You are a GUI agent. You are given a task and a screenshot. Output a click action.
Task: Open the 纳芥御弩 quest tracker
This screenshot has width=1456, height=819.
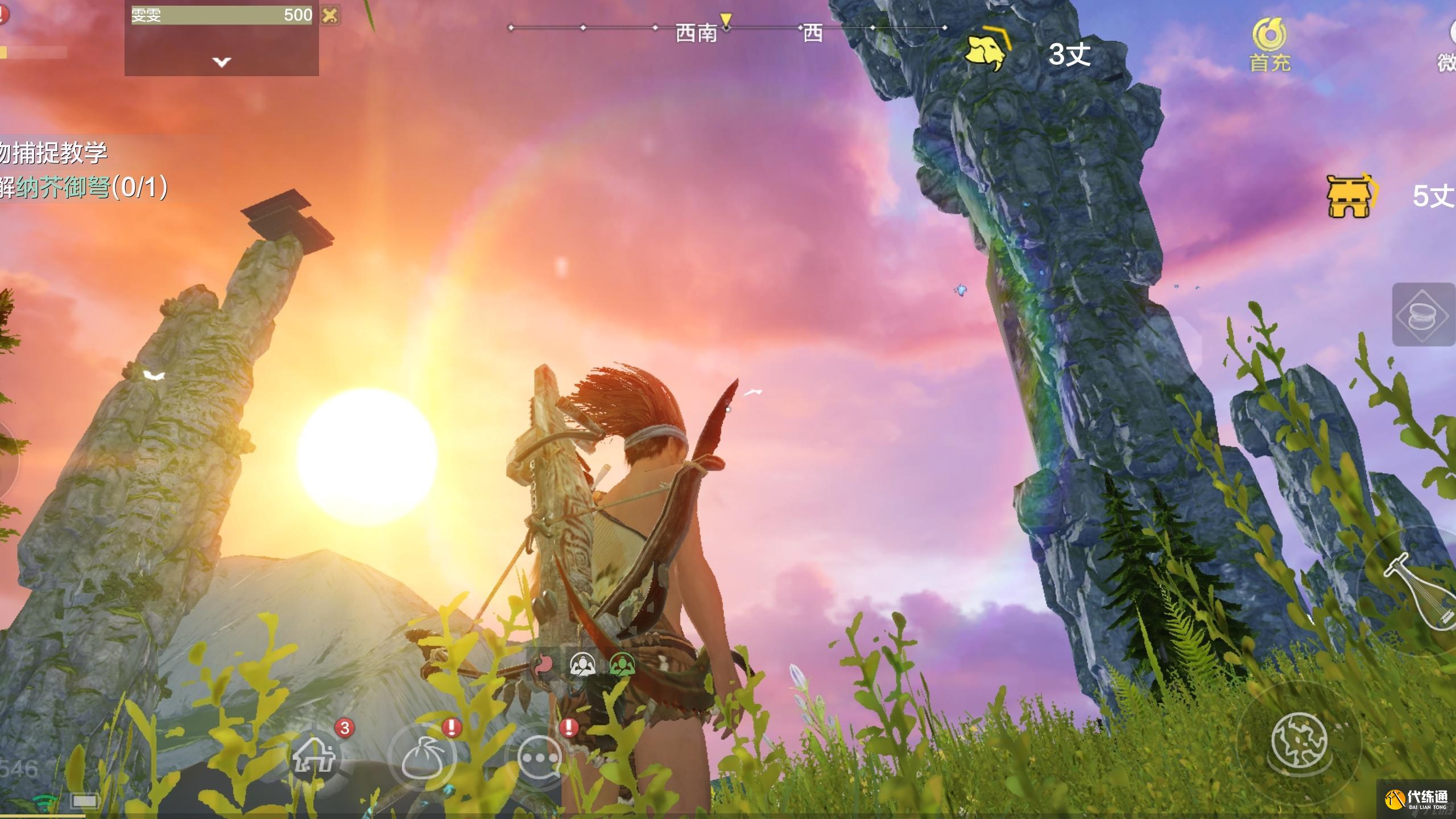point(84,187)
